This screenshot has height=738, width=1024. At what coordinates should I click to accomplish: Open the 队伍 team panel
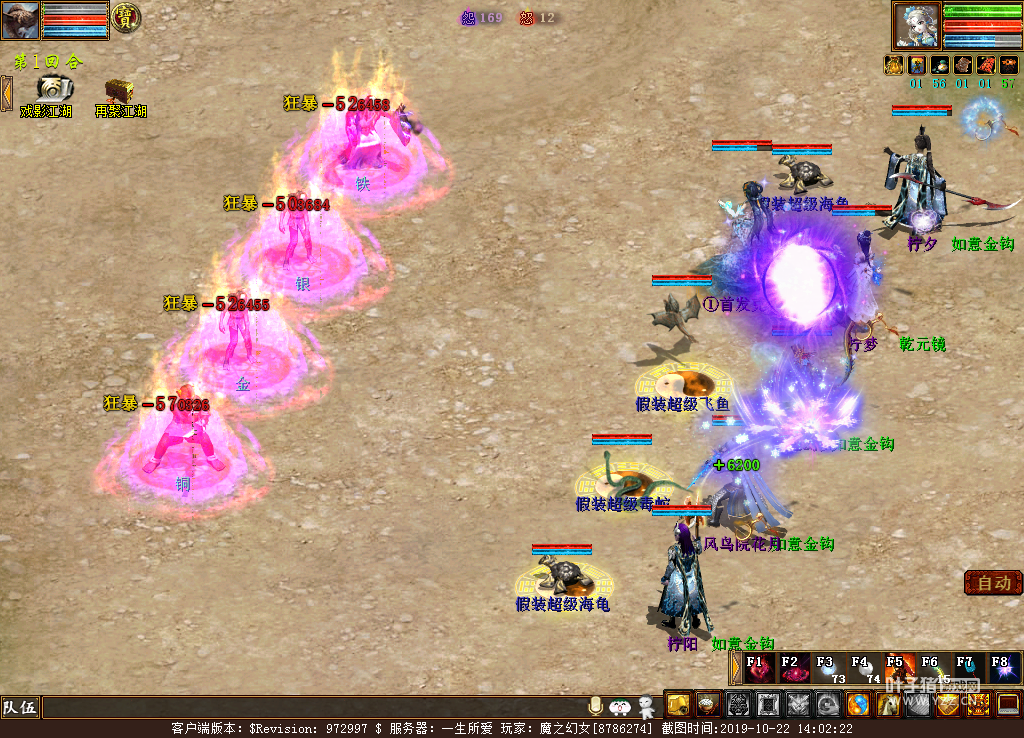(x=20, y=708)
